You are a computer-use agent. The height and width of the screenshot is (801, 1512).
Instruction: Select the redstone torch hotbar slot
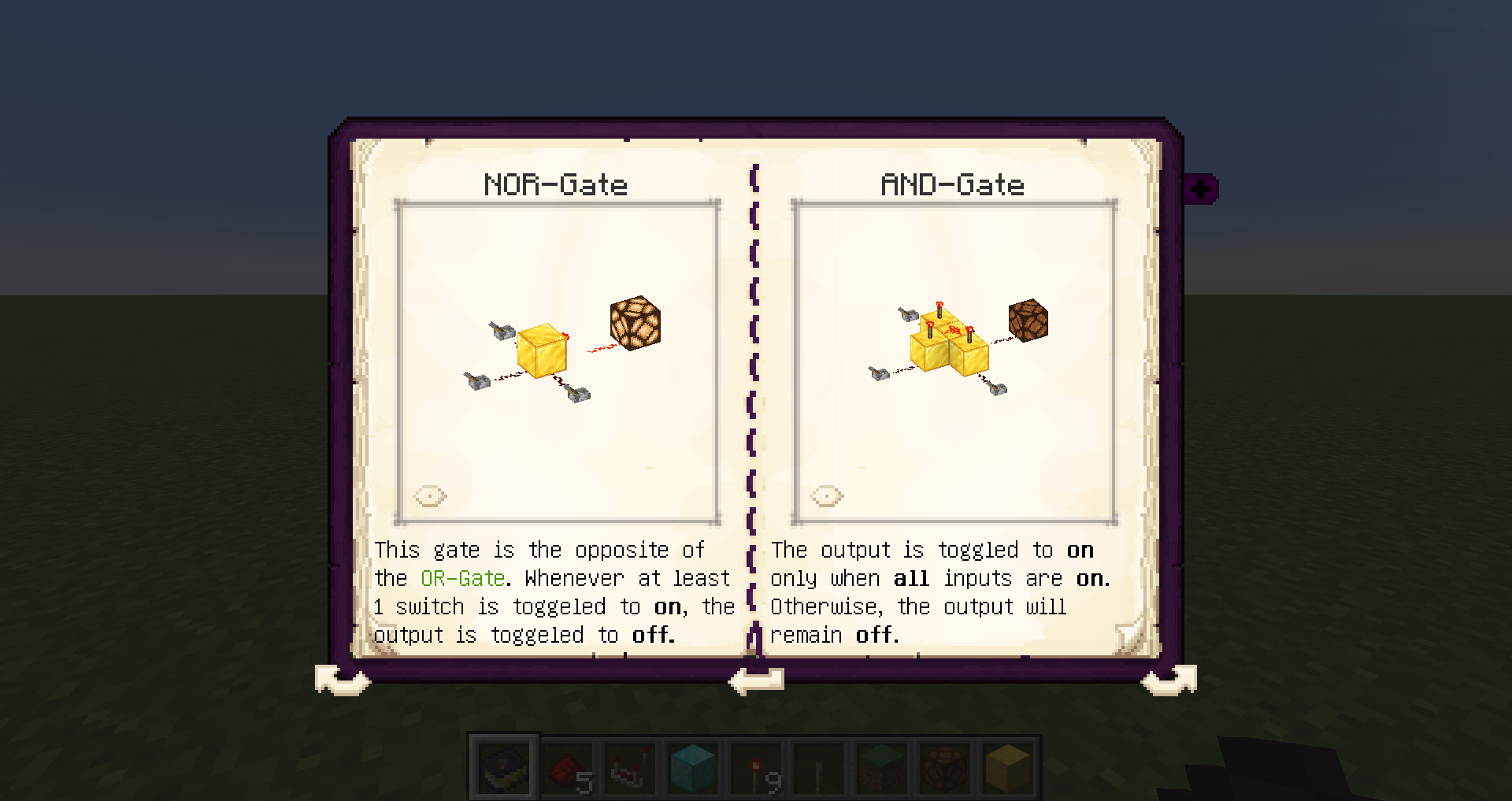tap(756, 767)
